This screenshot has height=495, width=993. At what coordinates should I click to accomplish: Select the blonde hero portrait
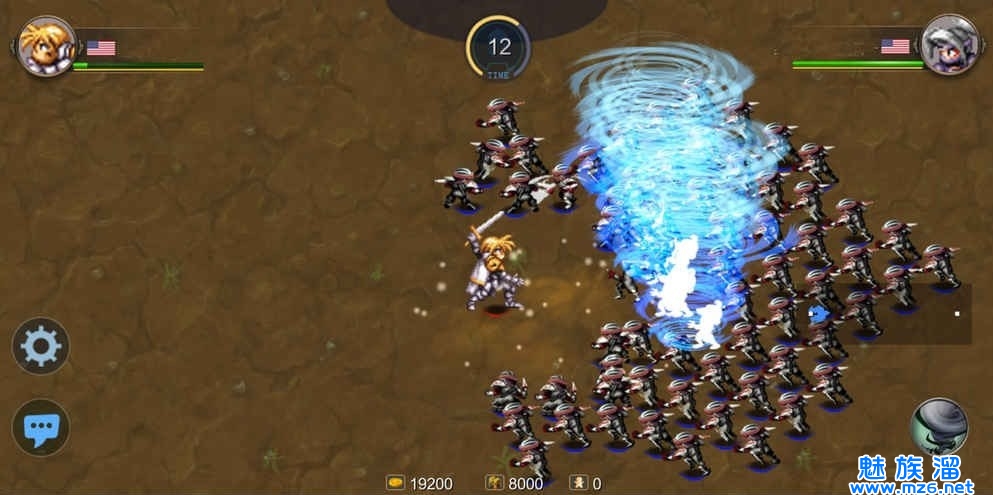pyautogui.click(x=46, y=46)
